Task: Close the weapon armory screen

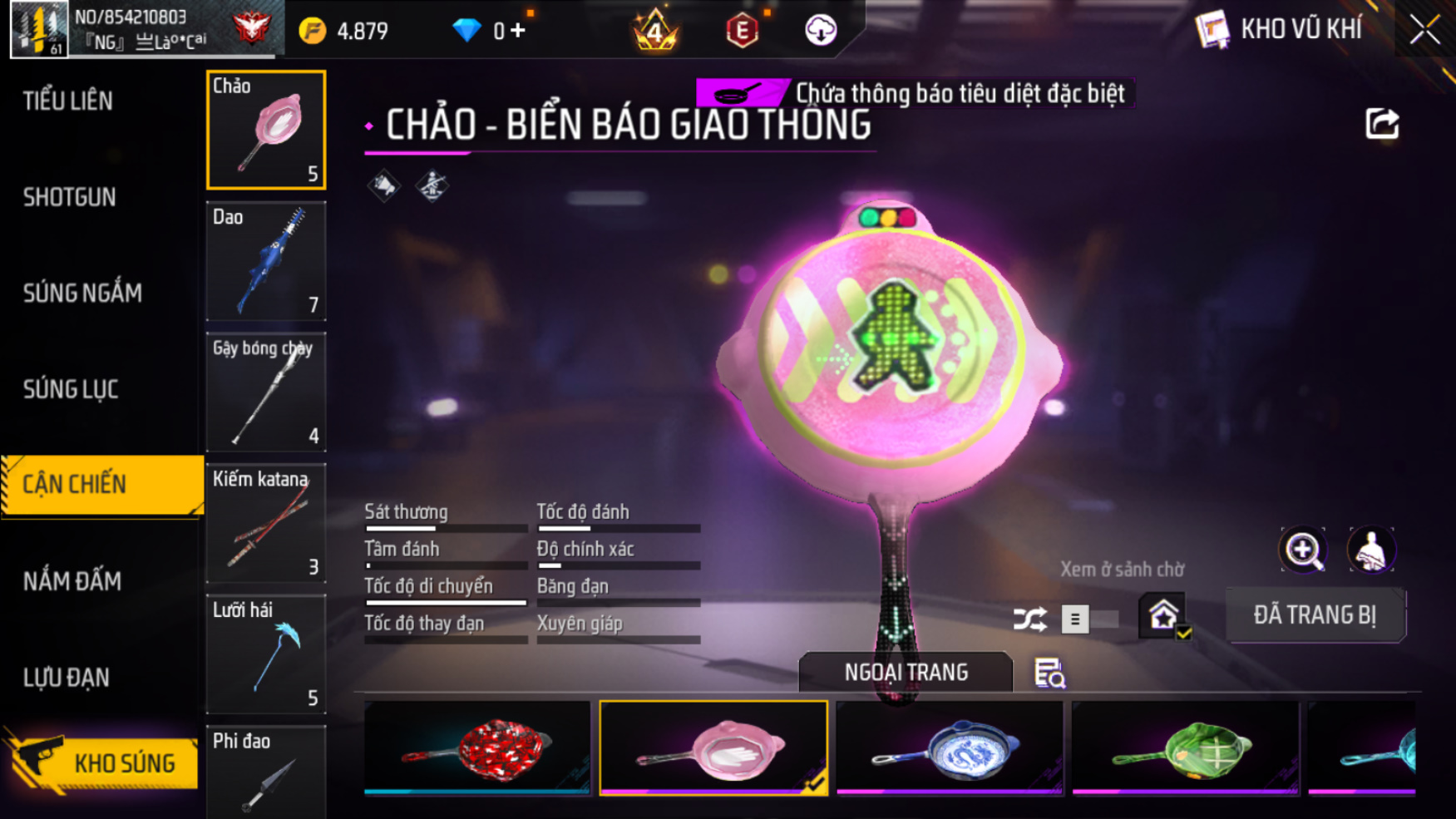Action: pos(1424,31)
